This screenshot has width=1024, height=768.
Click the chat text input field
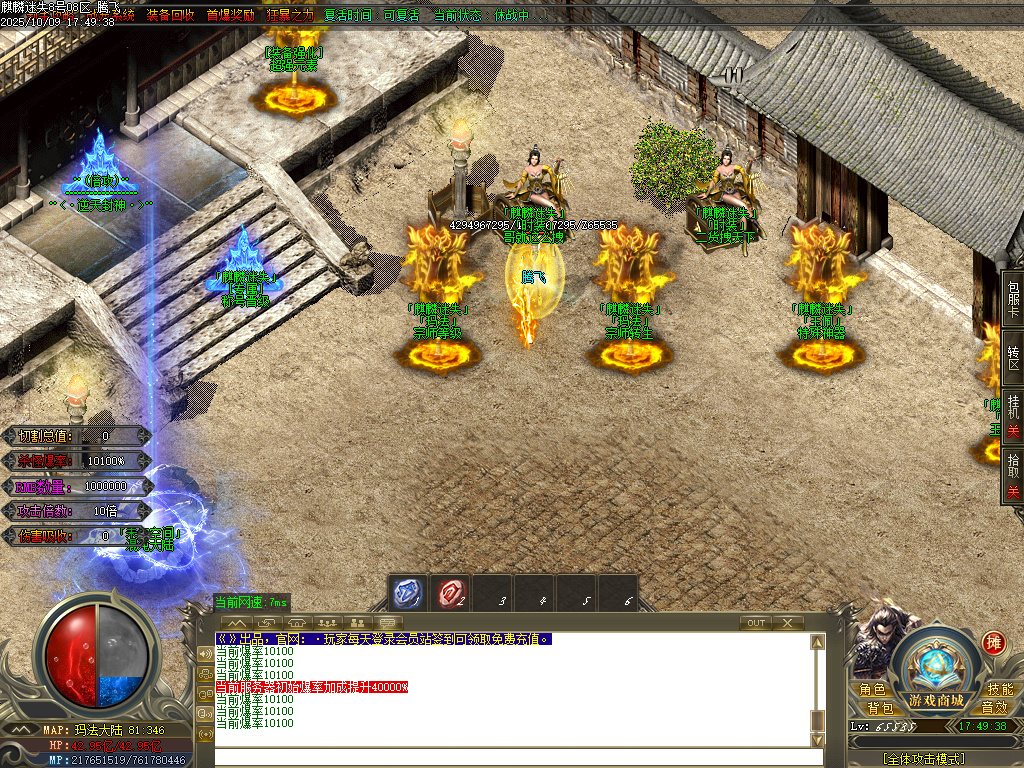[x=510, y=757]
